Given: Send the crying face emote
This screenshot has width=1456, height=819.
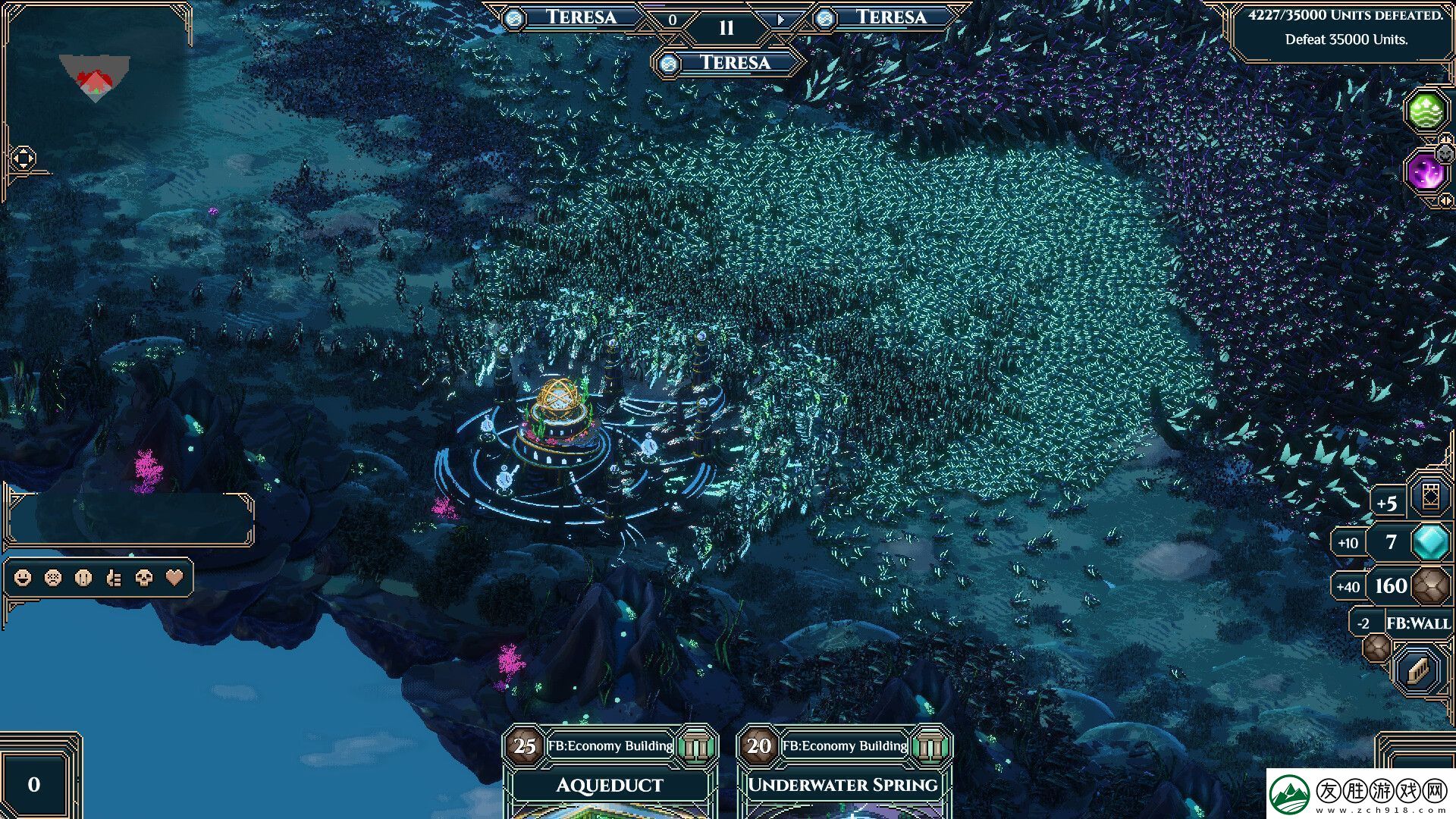Looking at the screenshot, I should click(83, 578).
